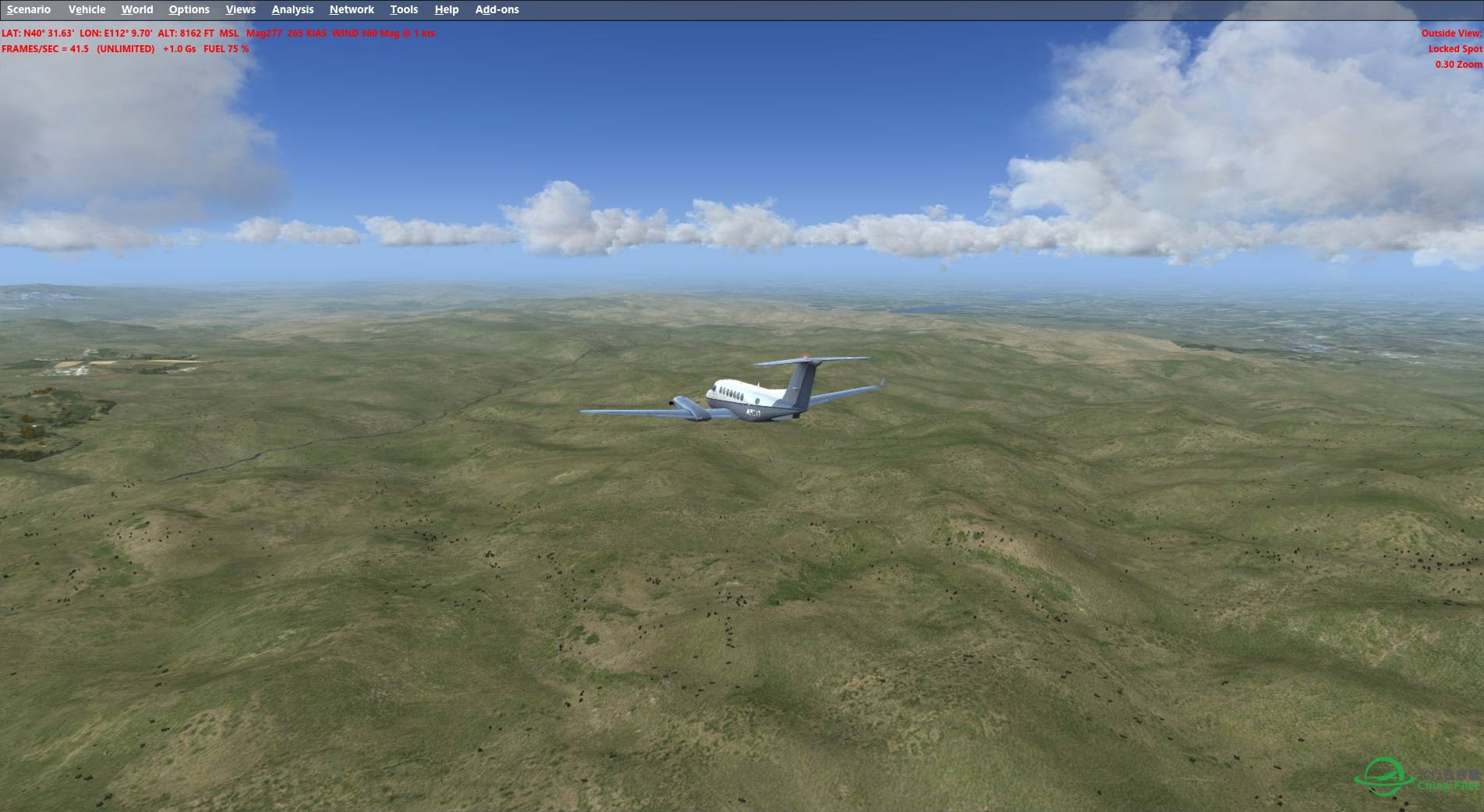Viewport: 1484px width, 812px height.
Task: Open the Help menu
Action: click(447, 9)
